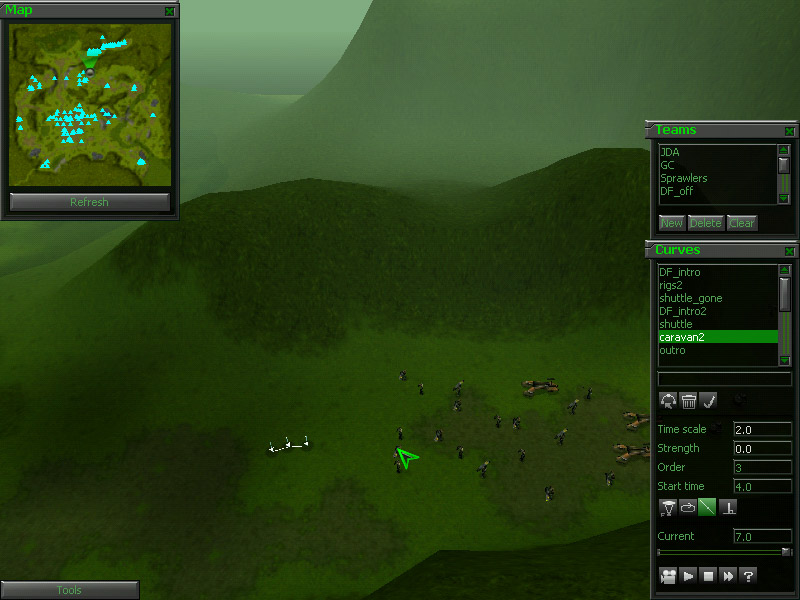Close the Map panel
The image size is (800, 600).
[x=170, y=11]
